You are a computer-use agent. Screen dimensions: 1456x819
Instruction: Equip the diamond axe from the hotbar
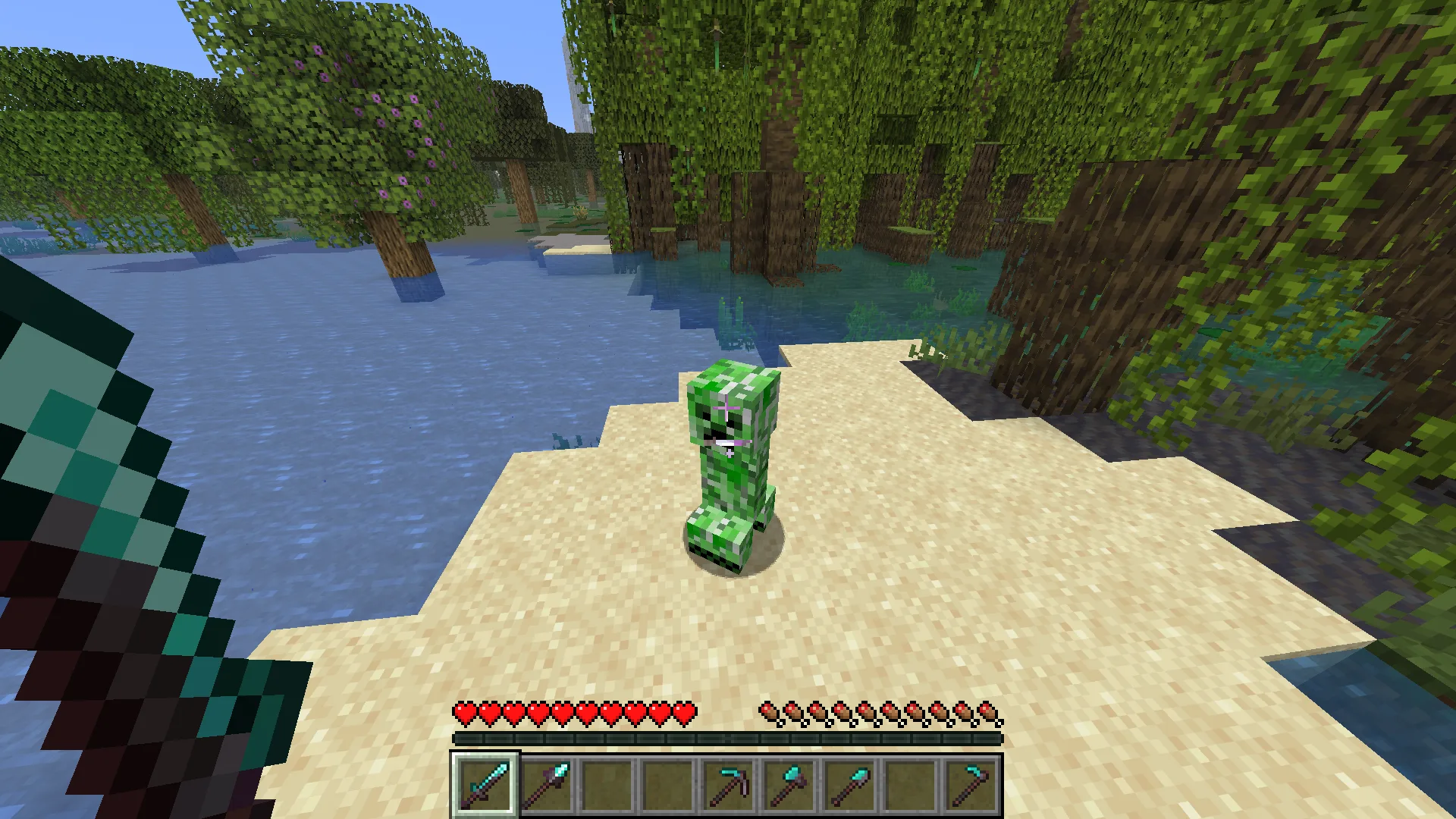click(x=789, y=783)
